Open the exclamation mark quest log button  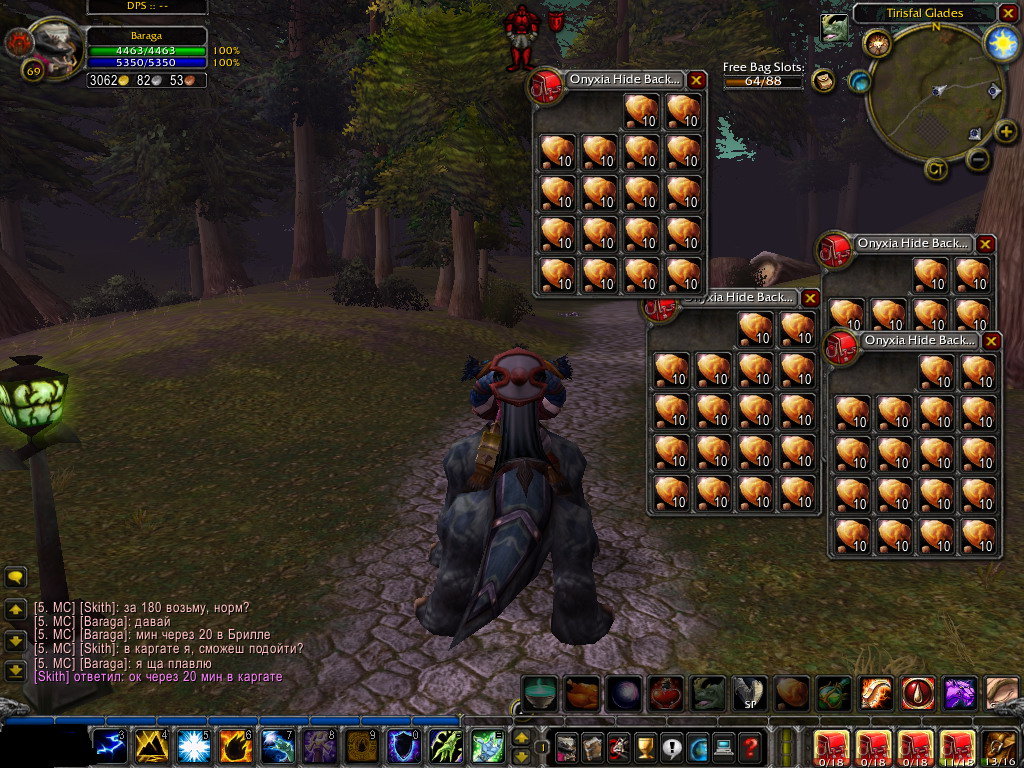tap(671, 746)
